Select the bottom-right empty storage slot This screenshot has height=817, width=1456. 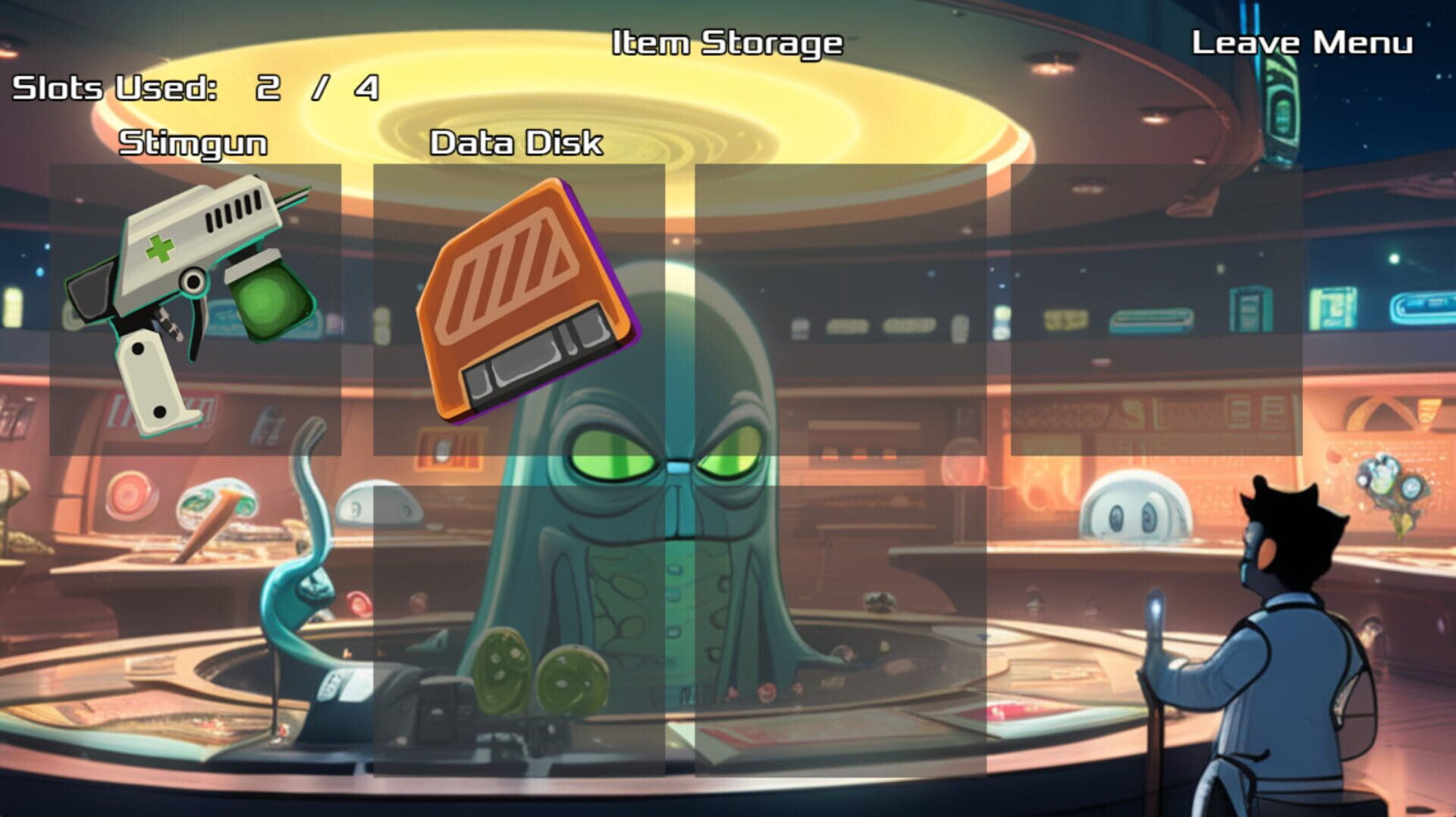[x=842, y=630]
